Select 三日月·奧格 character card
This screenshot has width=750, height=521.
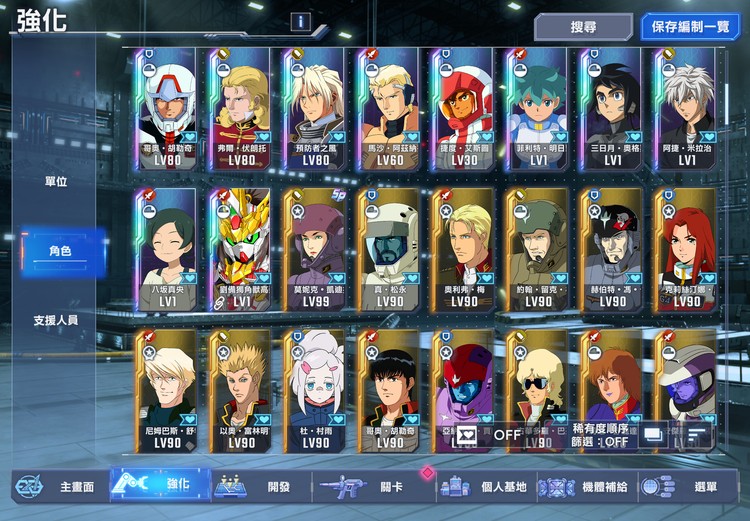tap(612, 110)
